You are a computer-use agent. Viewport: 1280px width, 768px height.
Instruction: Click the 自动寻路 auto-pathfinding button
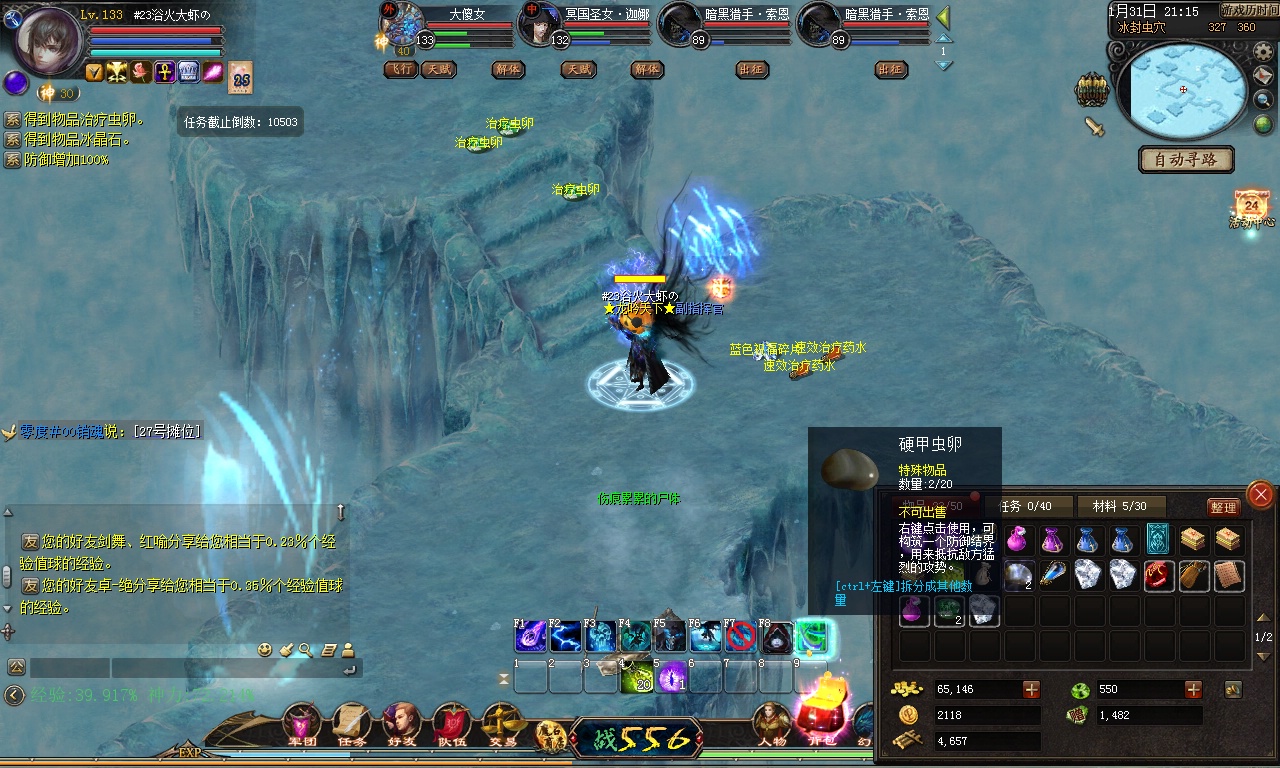(1186, 159)
